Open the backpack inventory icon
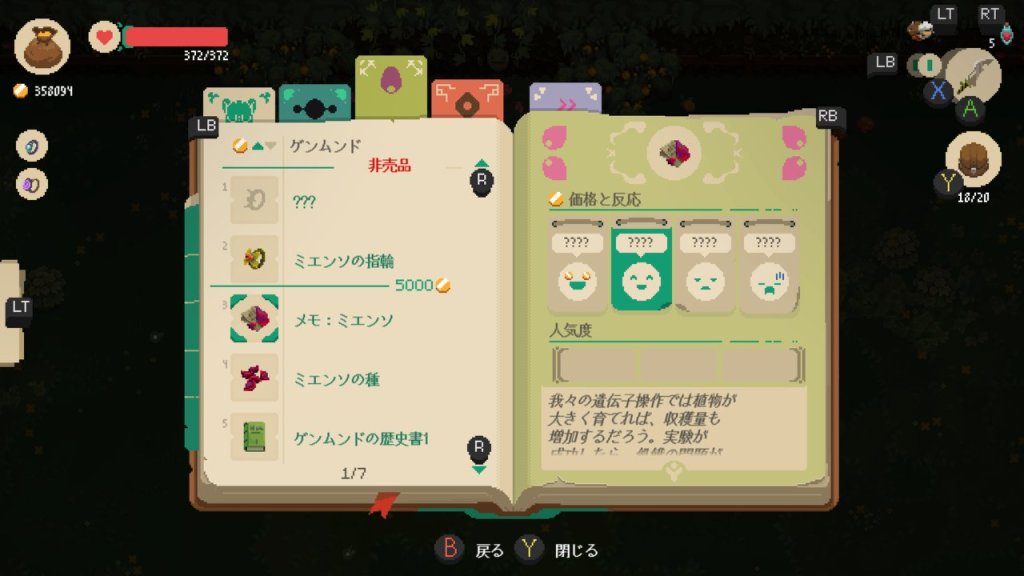The height and width of the screenshot is (576, 1024). click(x=972, y=159)
